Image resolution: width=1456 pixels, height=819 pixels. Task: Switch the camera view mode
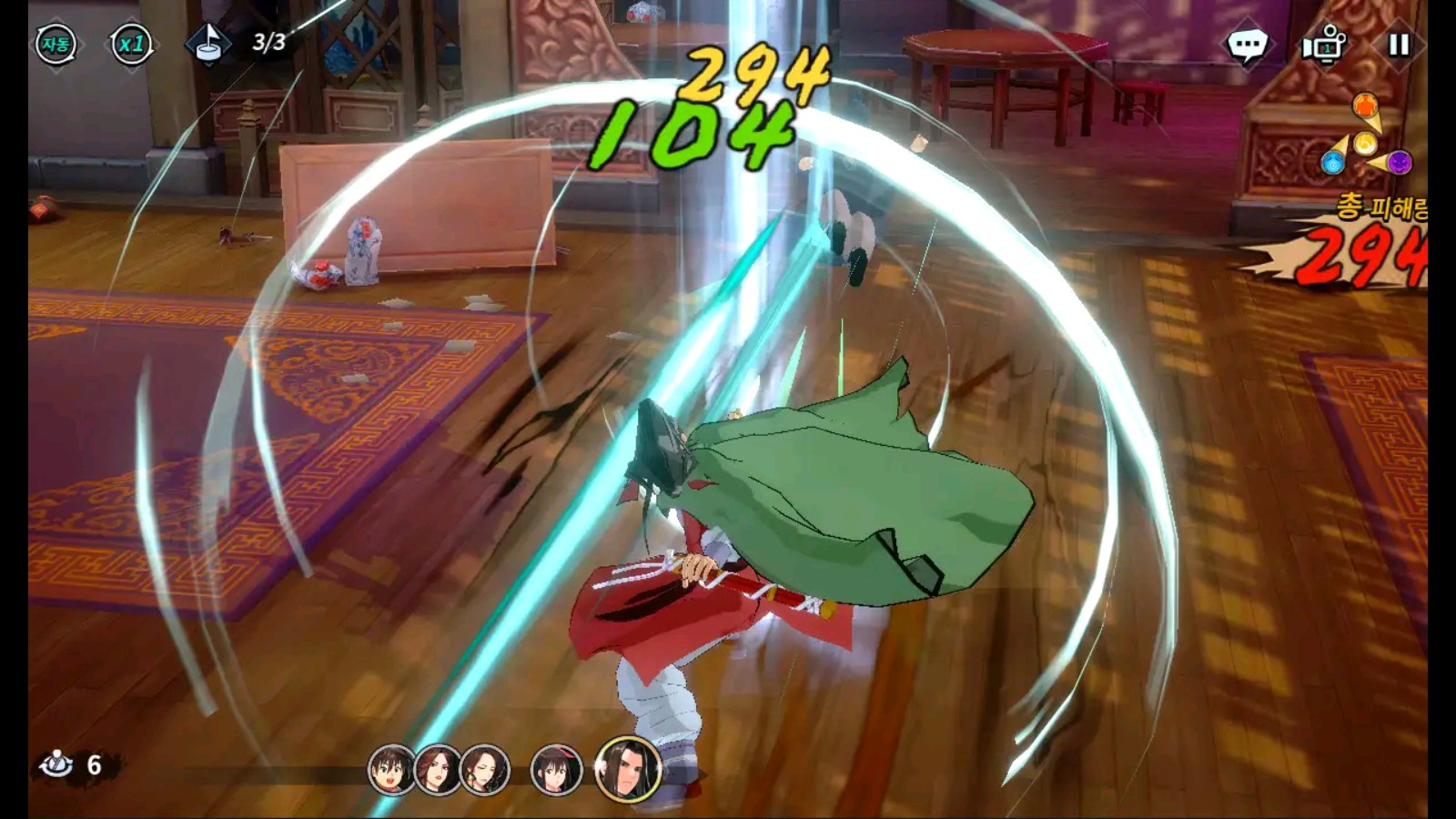(x=1324, y=44)
